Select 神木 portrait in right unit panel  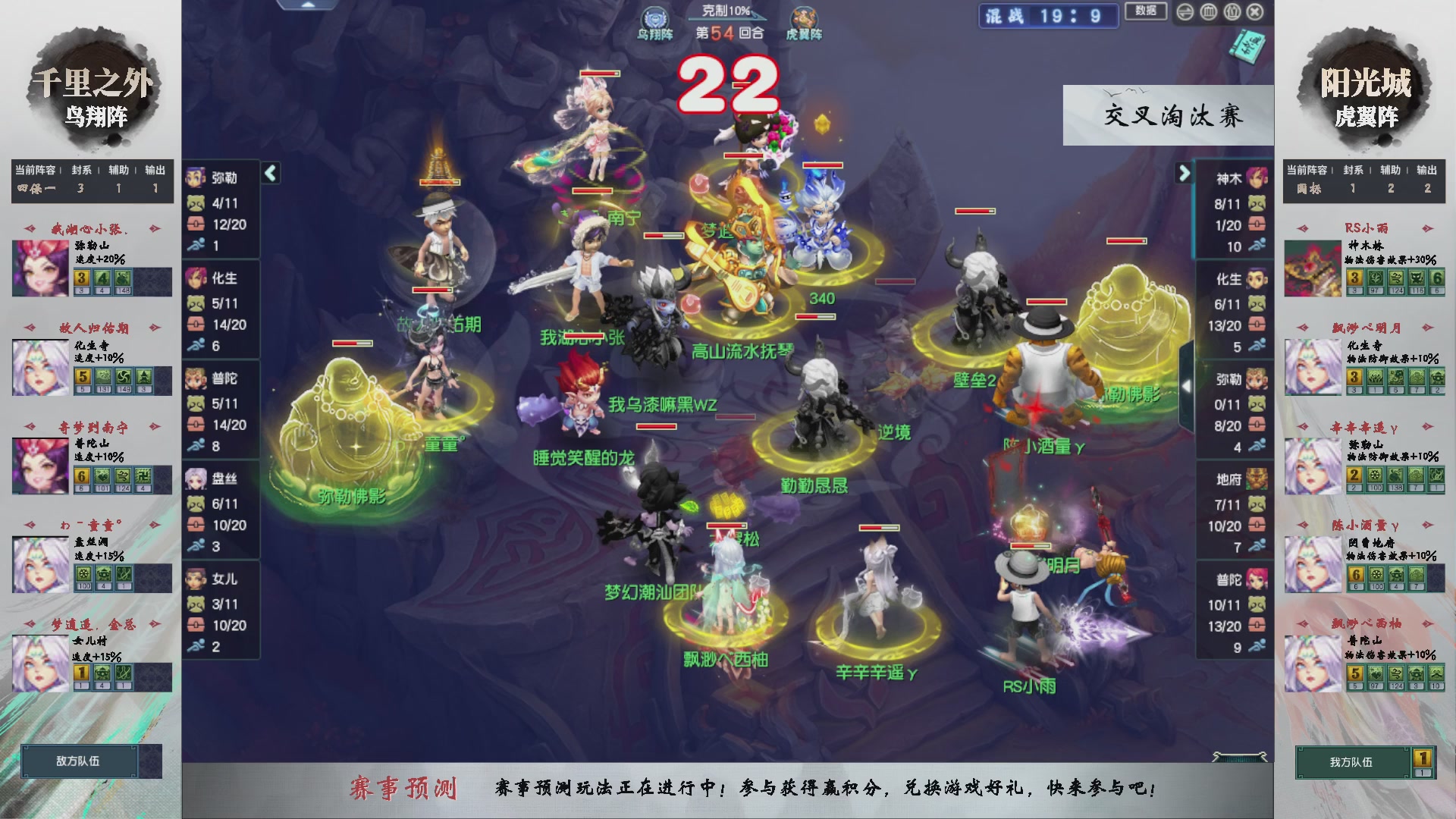(x=1258, y=178)
